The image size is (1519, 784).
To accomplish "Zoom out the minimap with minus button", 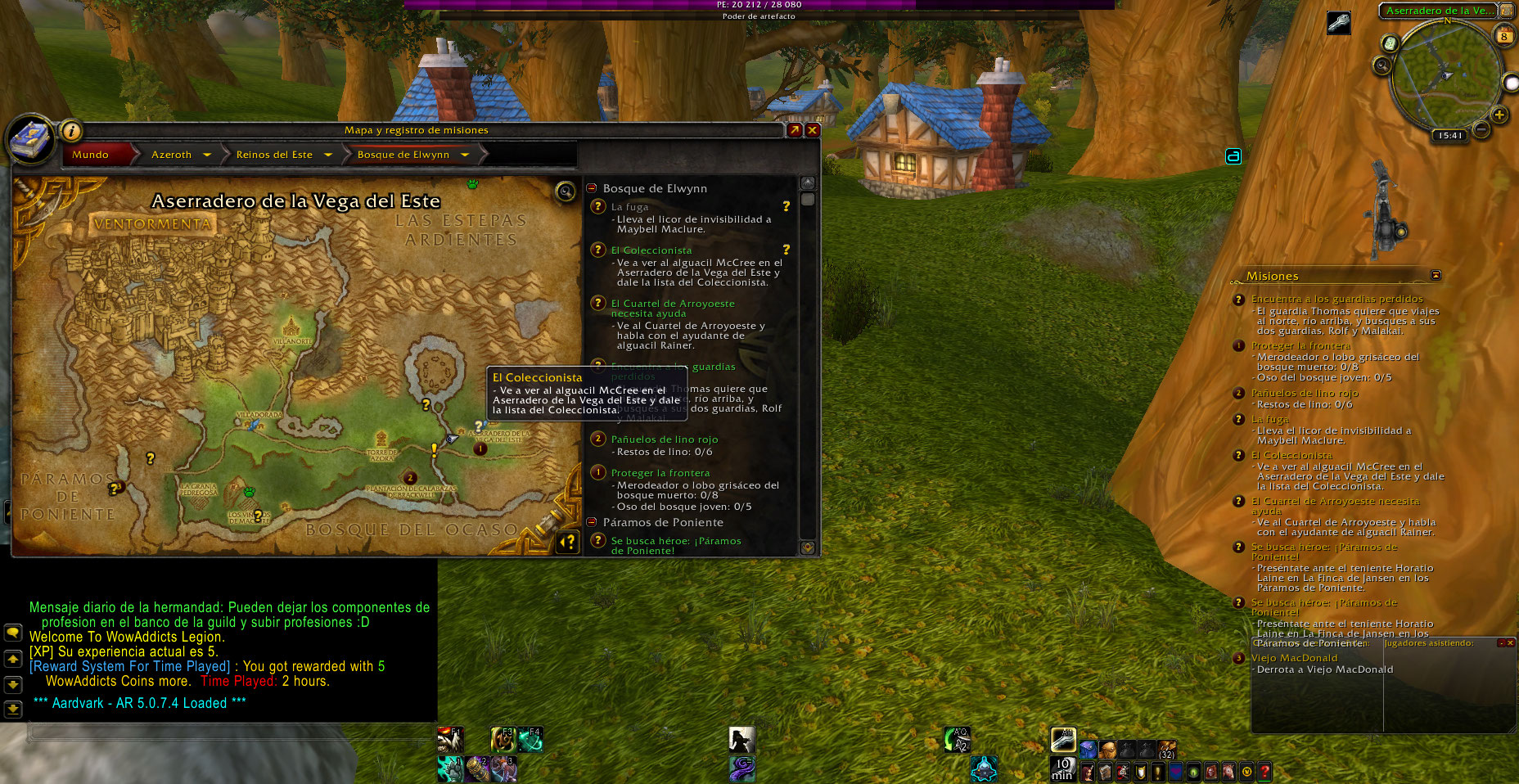I will click(1482, 129).
